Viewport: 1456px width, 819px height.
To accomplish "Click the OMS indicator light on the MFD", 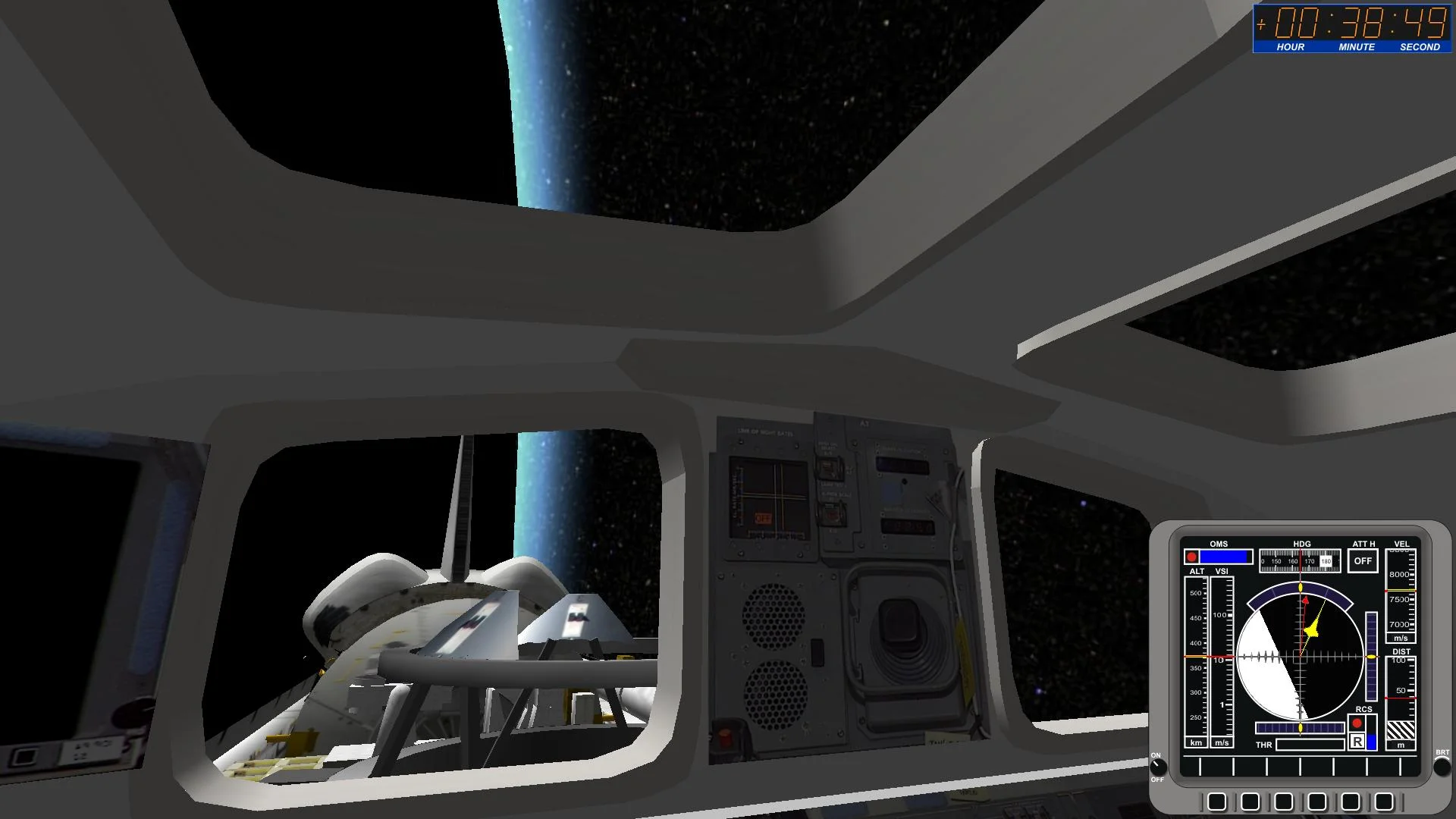I will (1192, 557).
